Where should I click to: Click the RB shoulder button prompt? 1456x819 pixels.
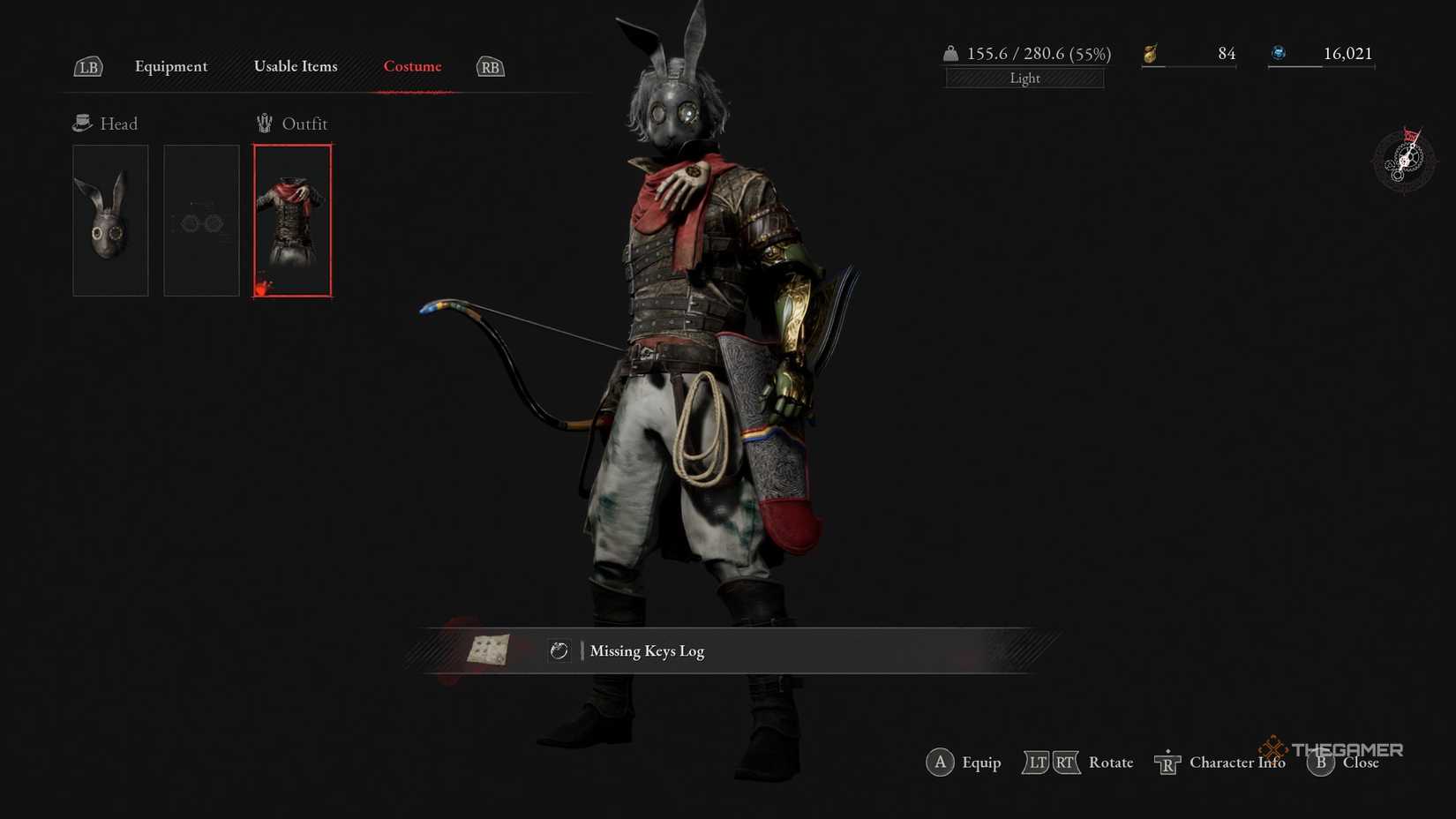pyautogui.click(x=489, y=65)
